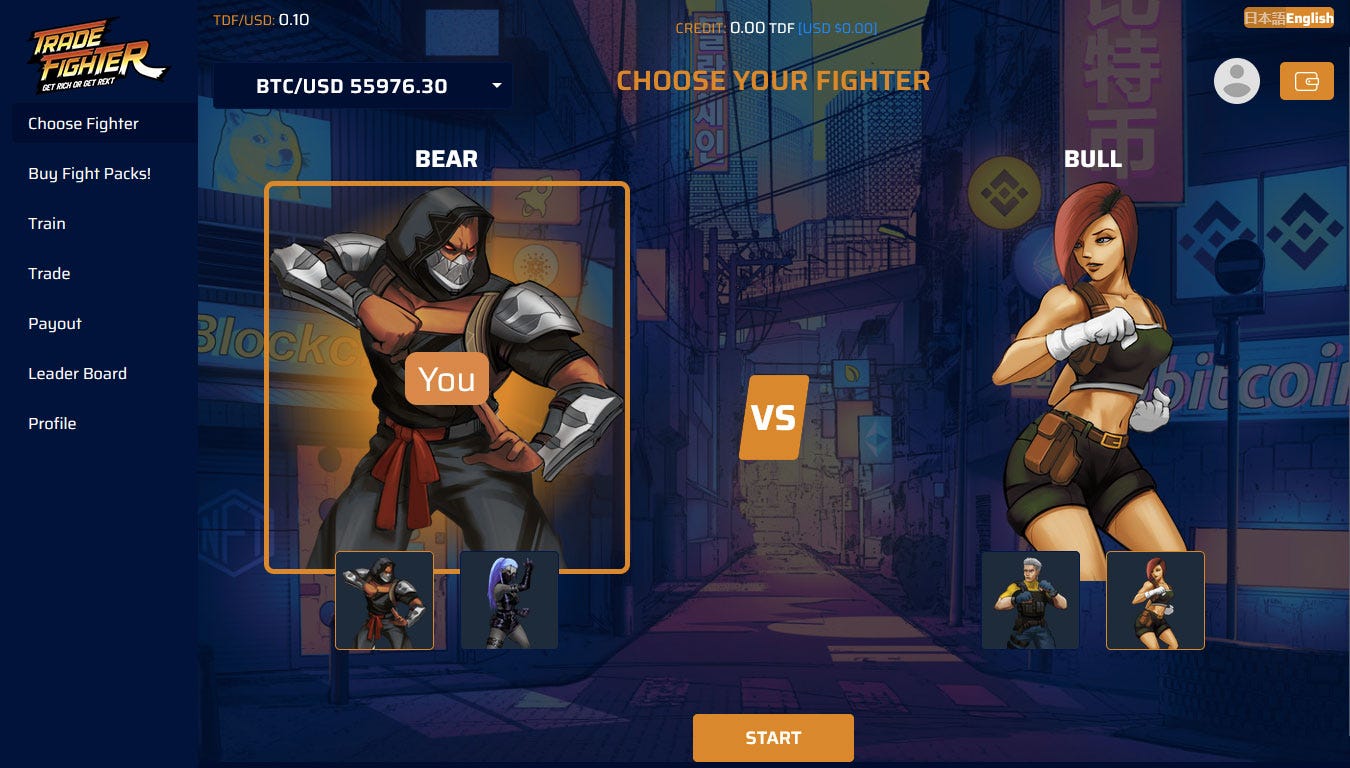This screenshot has height=768, width=1350.
Task: Choose the hooded ninja Bear thumbnail
Action: tap(384, 600)
